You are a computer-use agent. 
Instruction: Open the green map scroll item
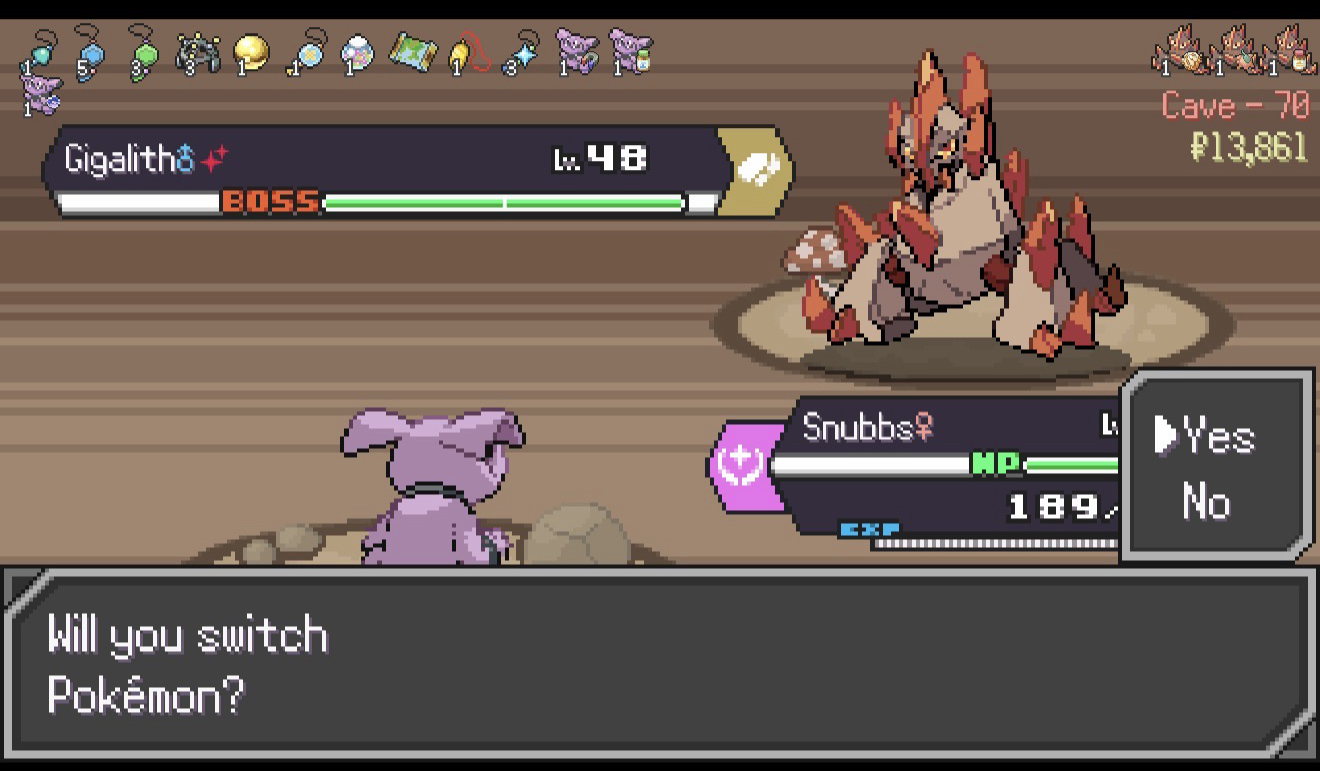pos(411,53)
